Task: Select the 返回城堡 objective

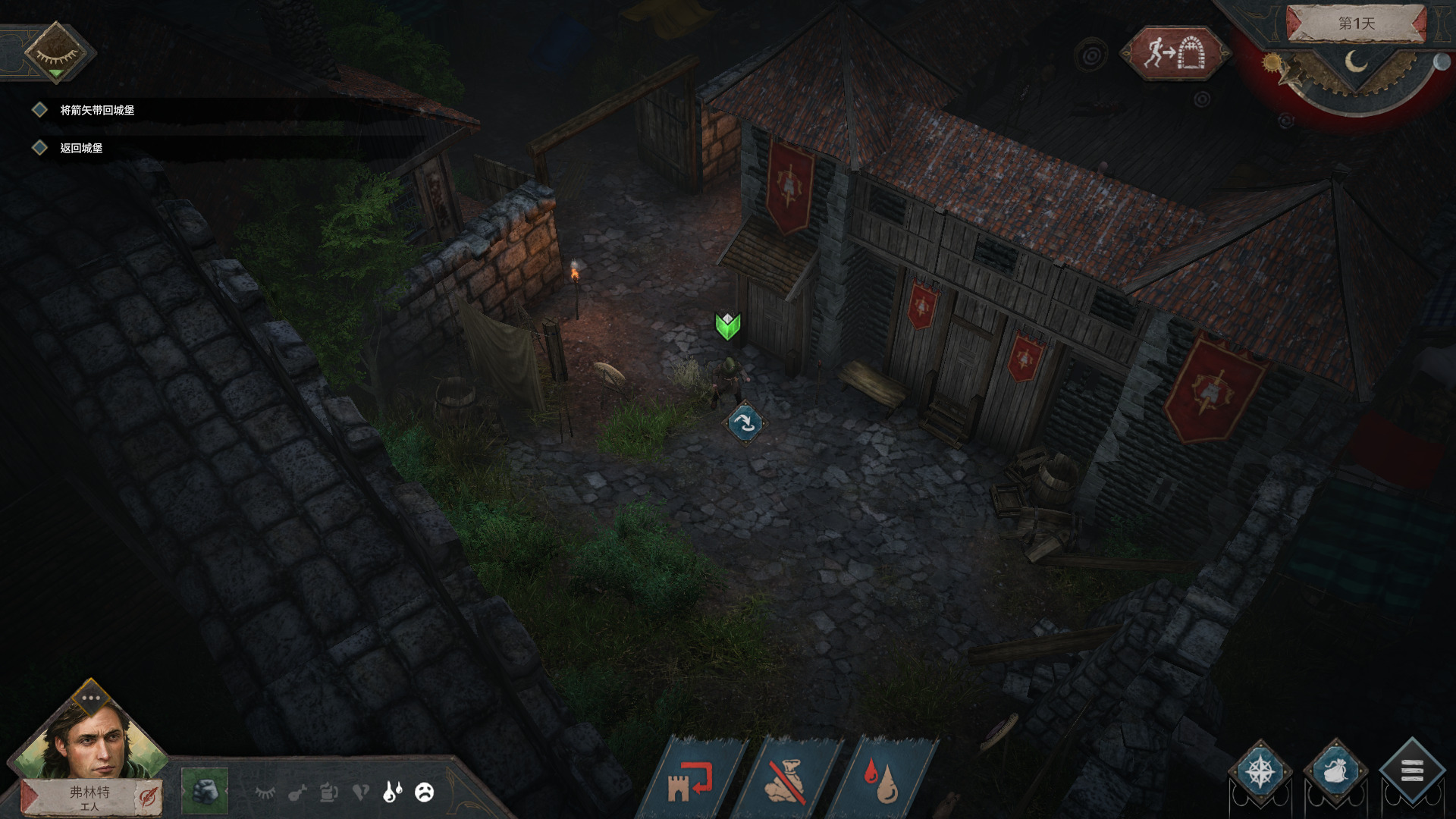Action: 81,148
